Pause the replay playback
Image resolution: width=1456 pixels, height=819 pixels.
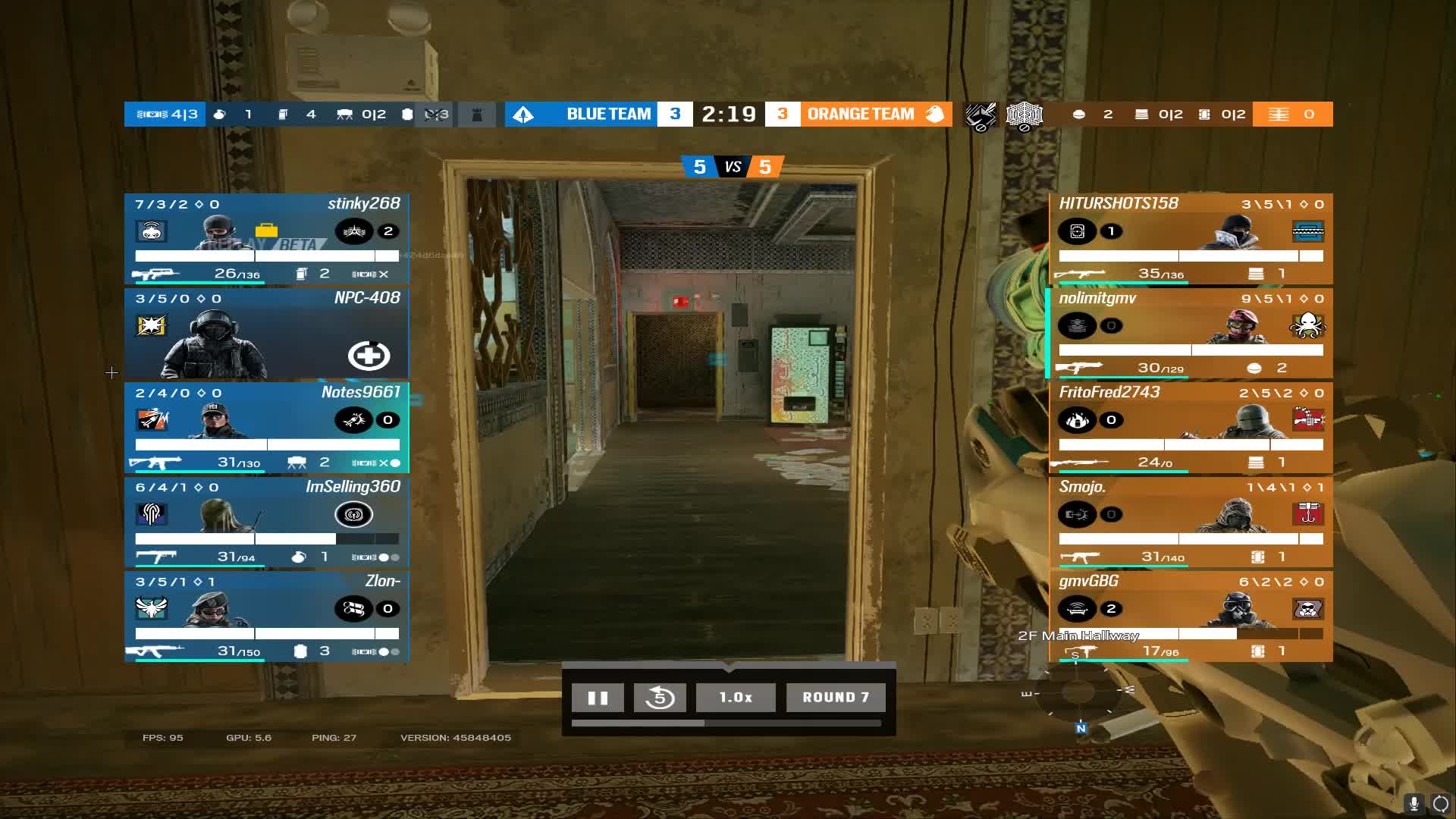click(598, 698)
